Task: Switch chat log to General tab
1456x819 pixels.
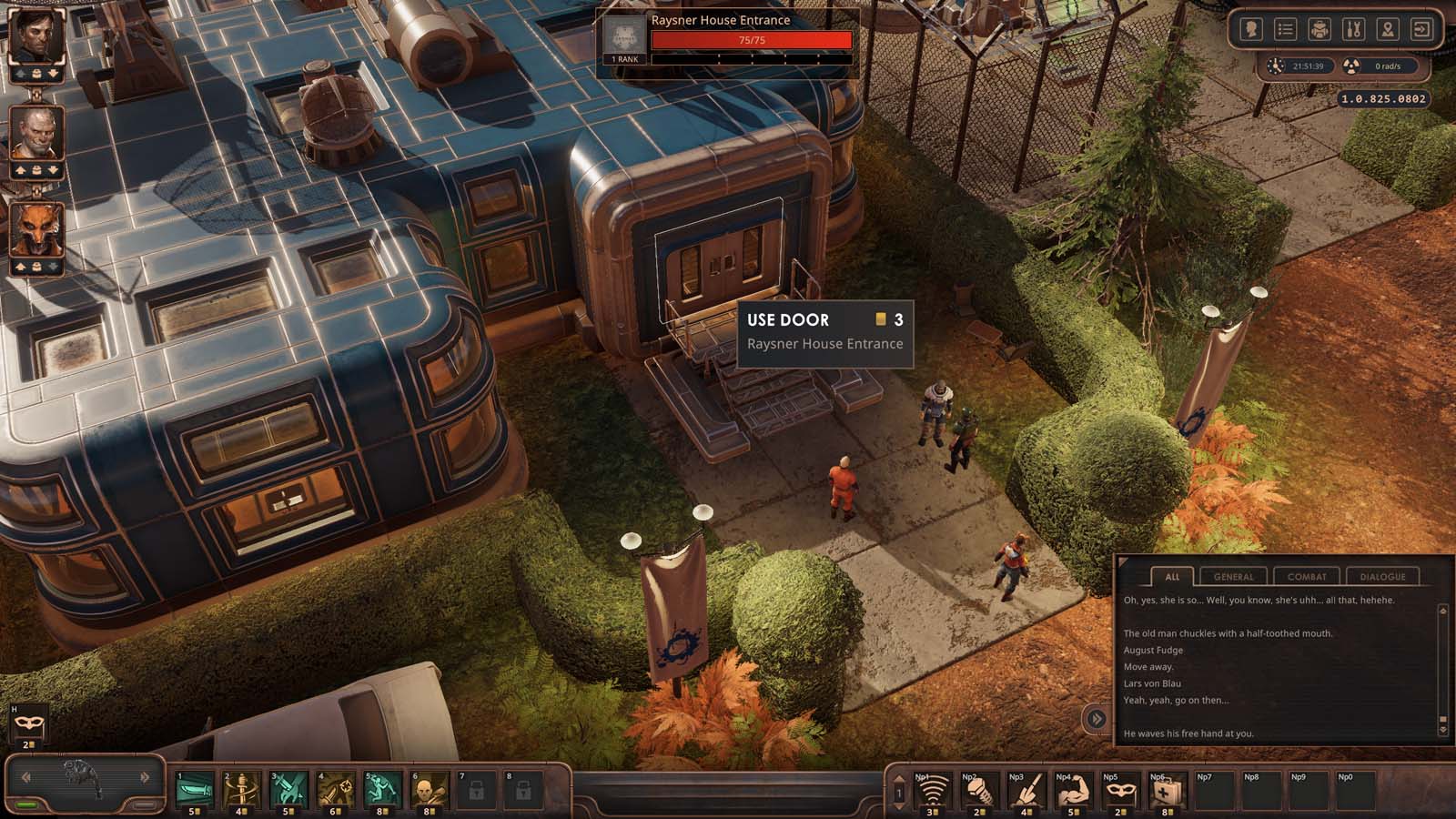Action: tap(1233, 576)
